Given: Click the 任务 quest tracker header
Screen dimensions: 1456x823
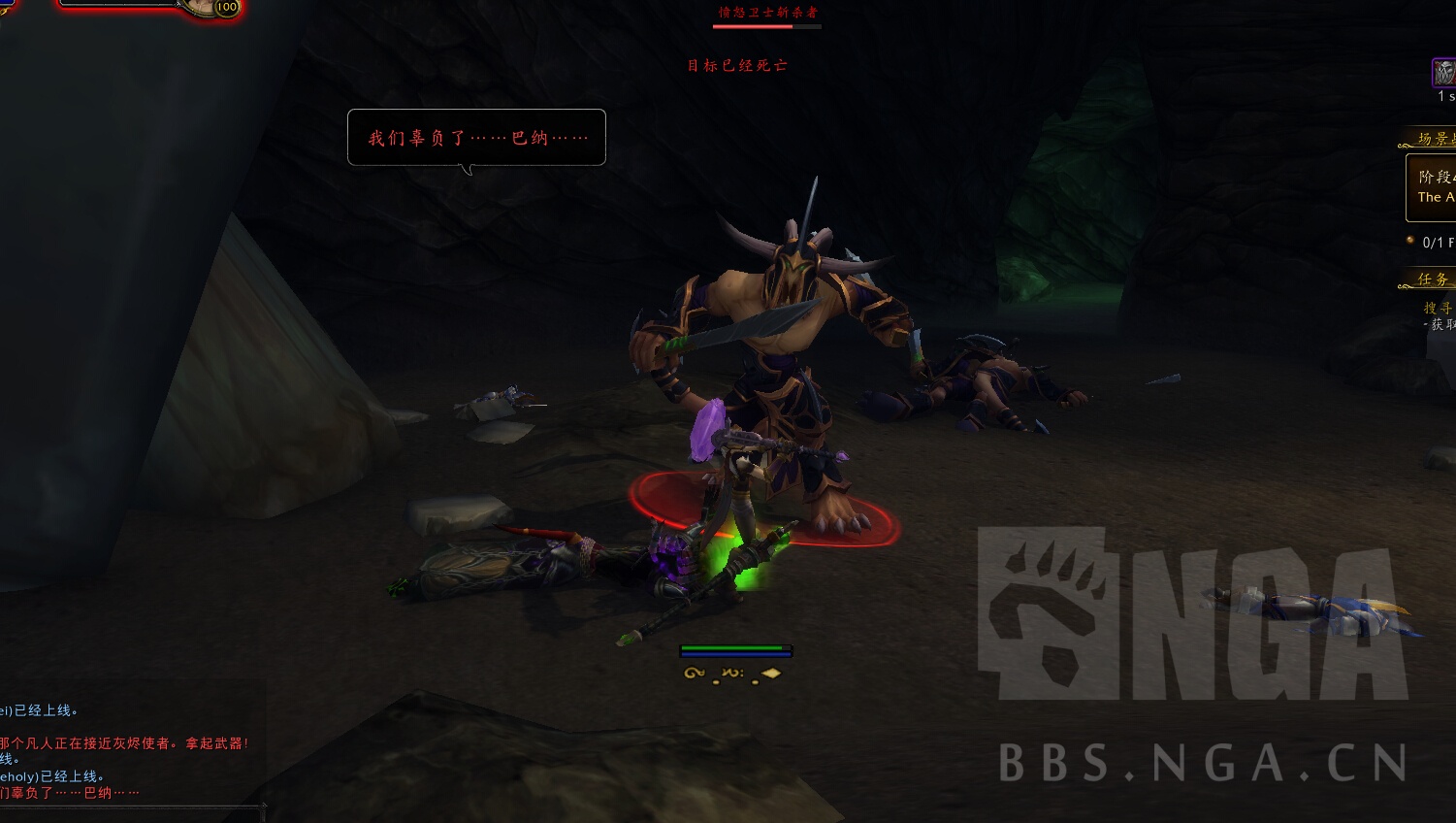Looking at the screenshot, I should 1434,280.
